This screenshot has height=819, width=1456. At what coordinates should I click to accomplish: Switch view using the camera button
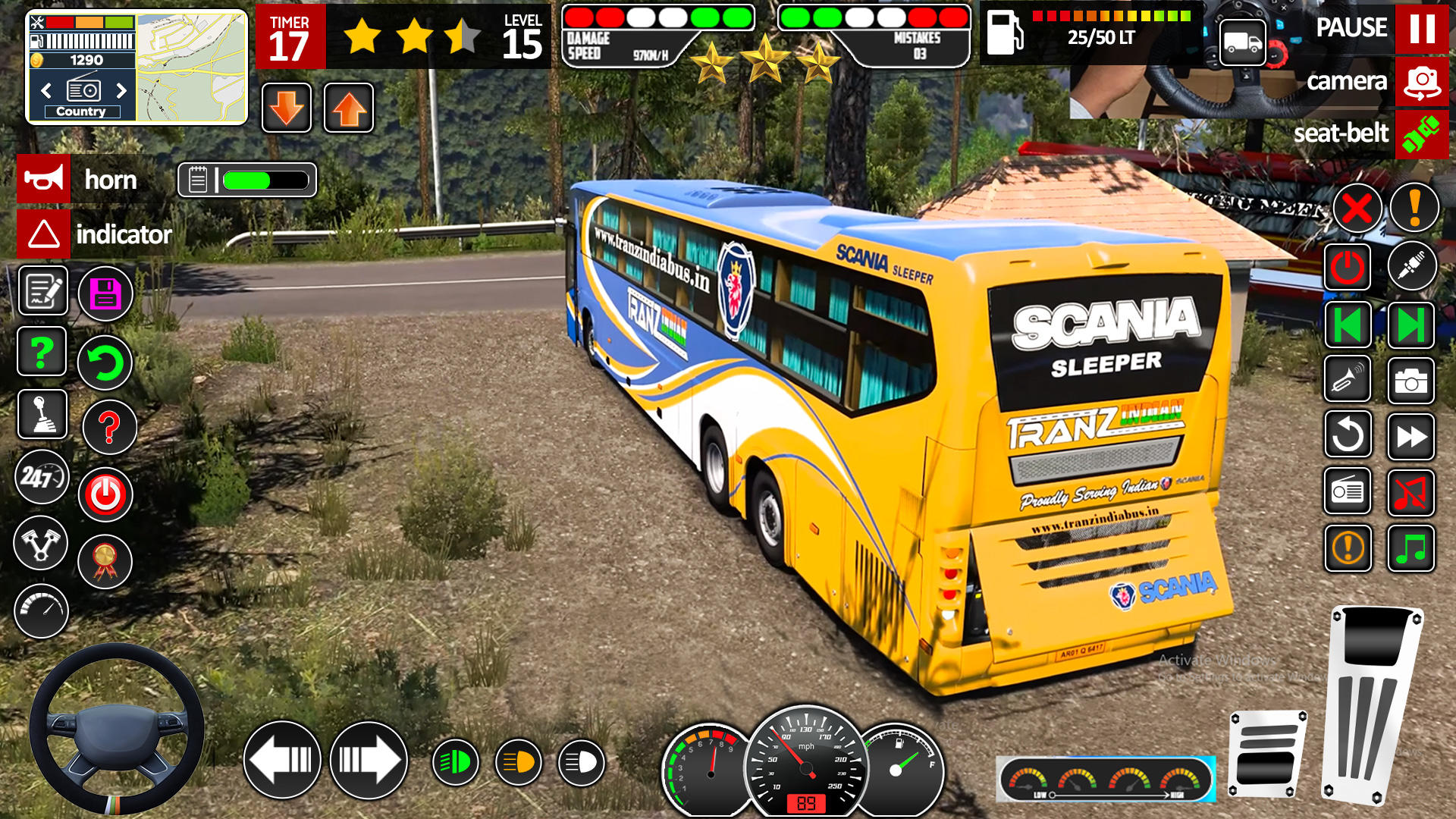click(x=1421, y=82)
